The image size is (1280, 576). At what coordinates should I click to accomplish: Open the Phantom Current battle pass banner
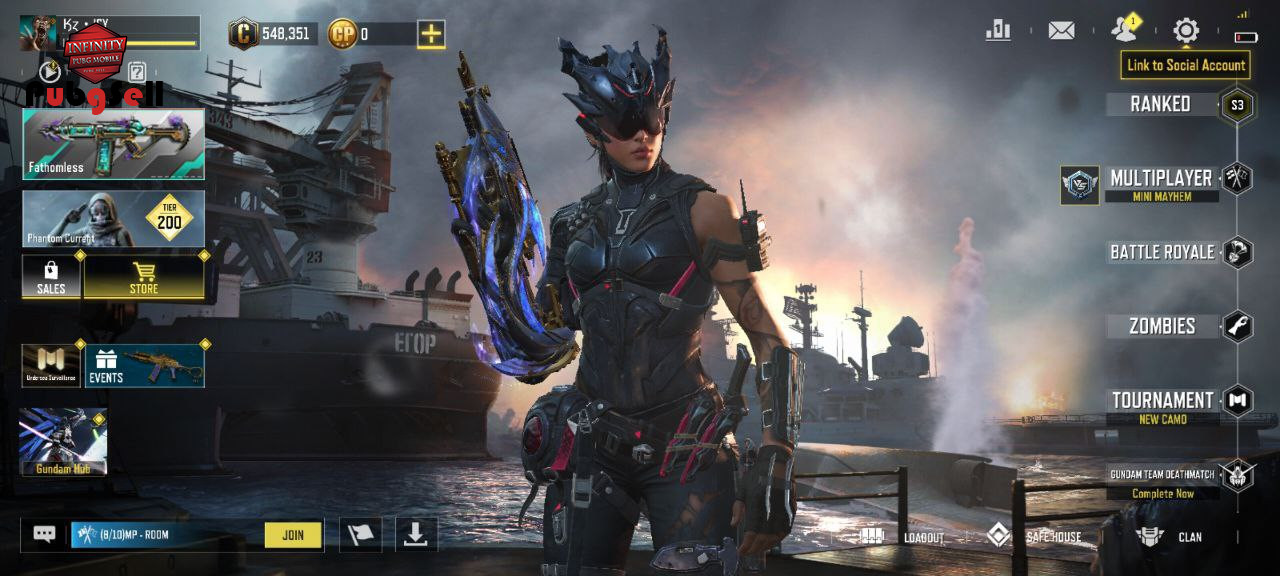click(114, 219)
